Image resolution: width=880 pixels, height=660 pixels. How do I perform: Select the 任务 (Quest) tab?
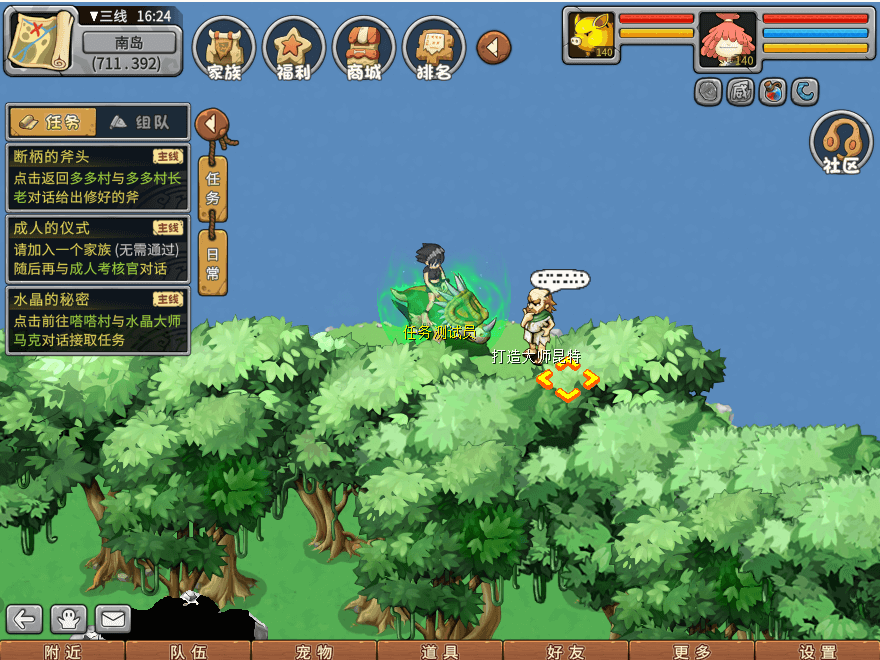(53, 122)
